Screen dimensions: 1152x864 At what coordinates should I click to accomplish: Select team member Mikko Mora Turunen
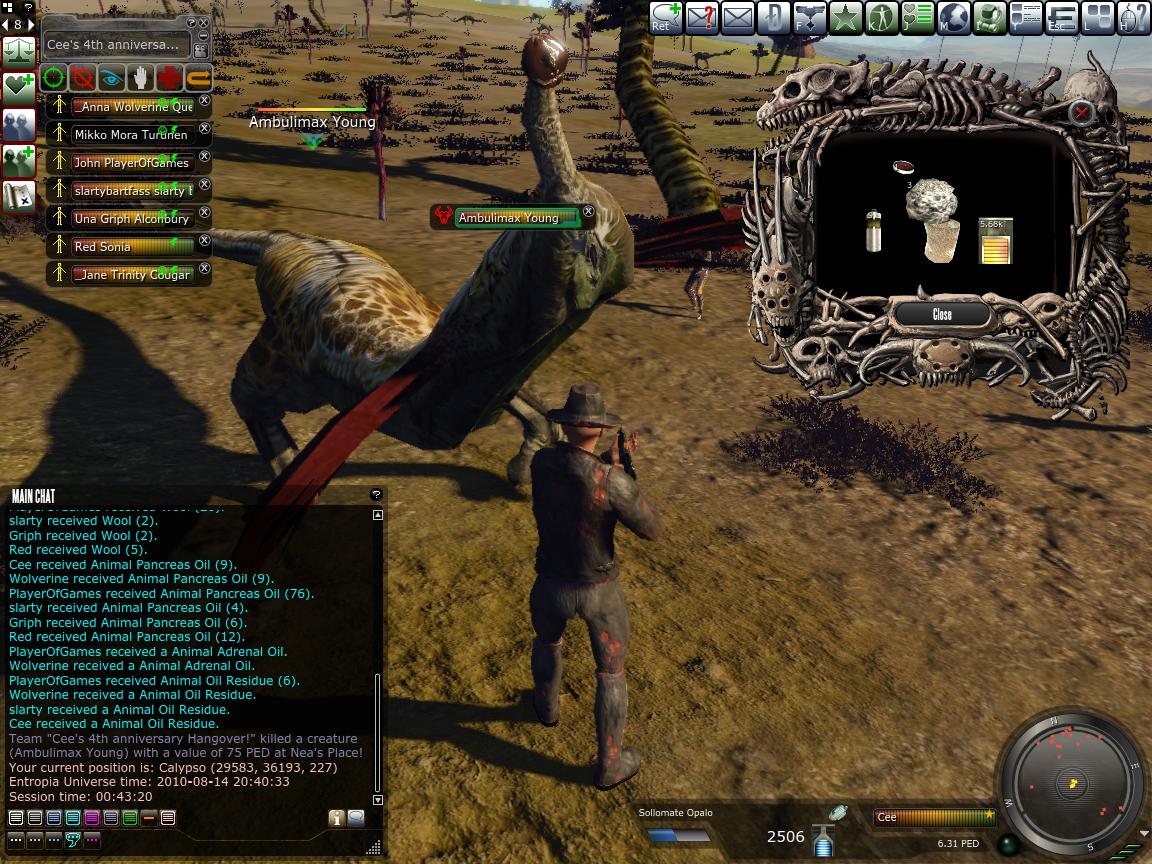[132, 134]
